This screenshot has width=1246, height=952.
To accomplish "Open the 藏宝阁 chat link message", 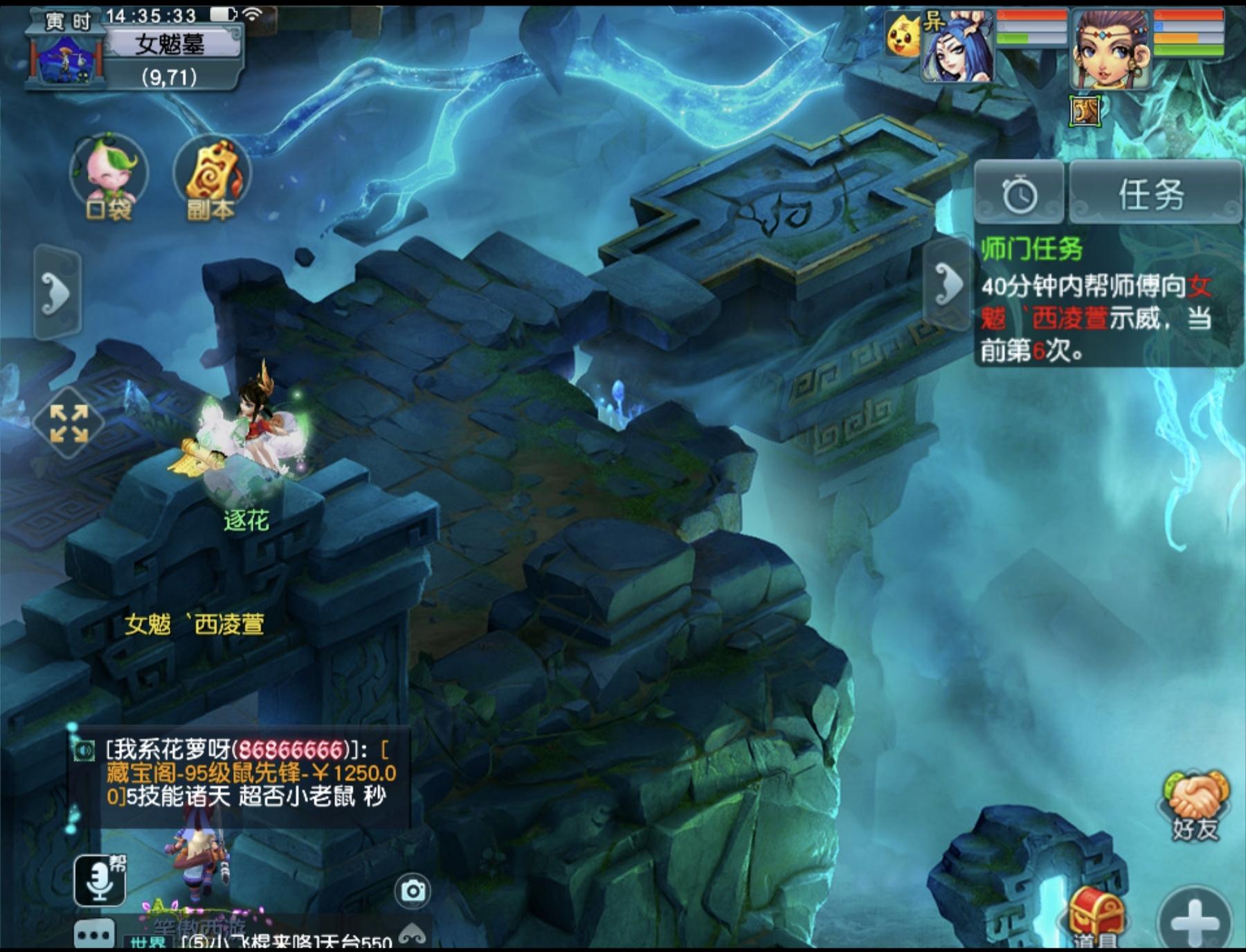I will 249,772.
